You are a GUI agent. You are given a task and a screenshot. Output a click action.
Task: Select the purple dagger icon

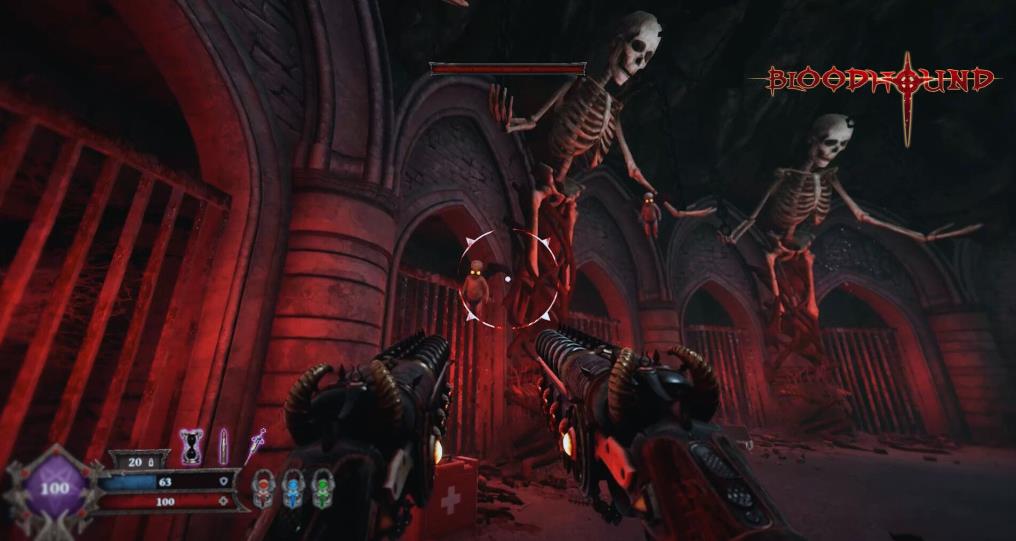[x=256, y=444]
